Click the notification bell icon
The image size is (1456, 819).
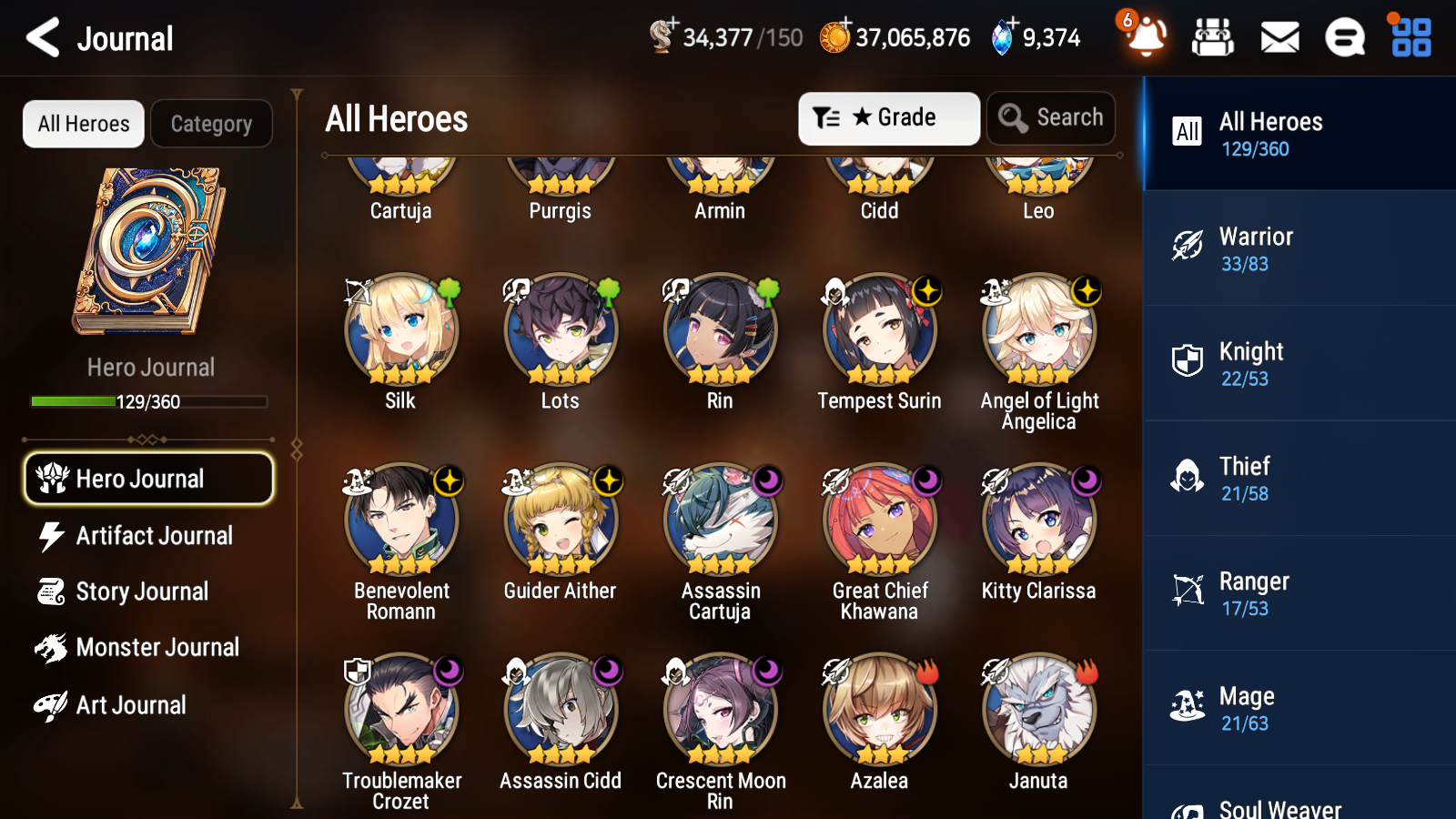(1146, 39)
